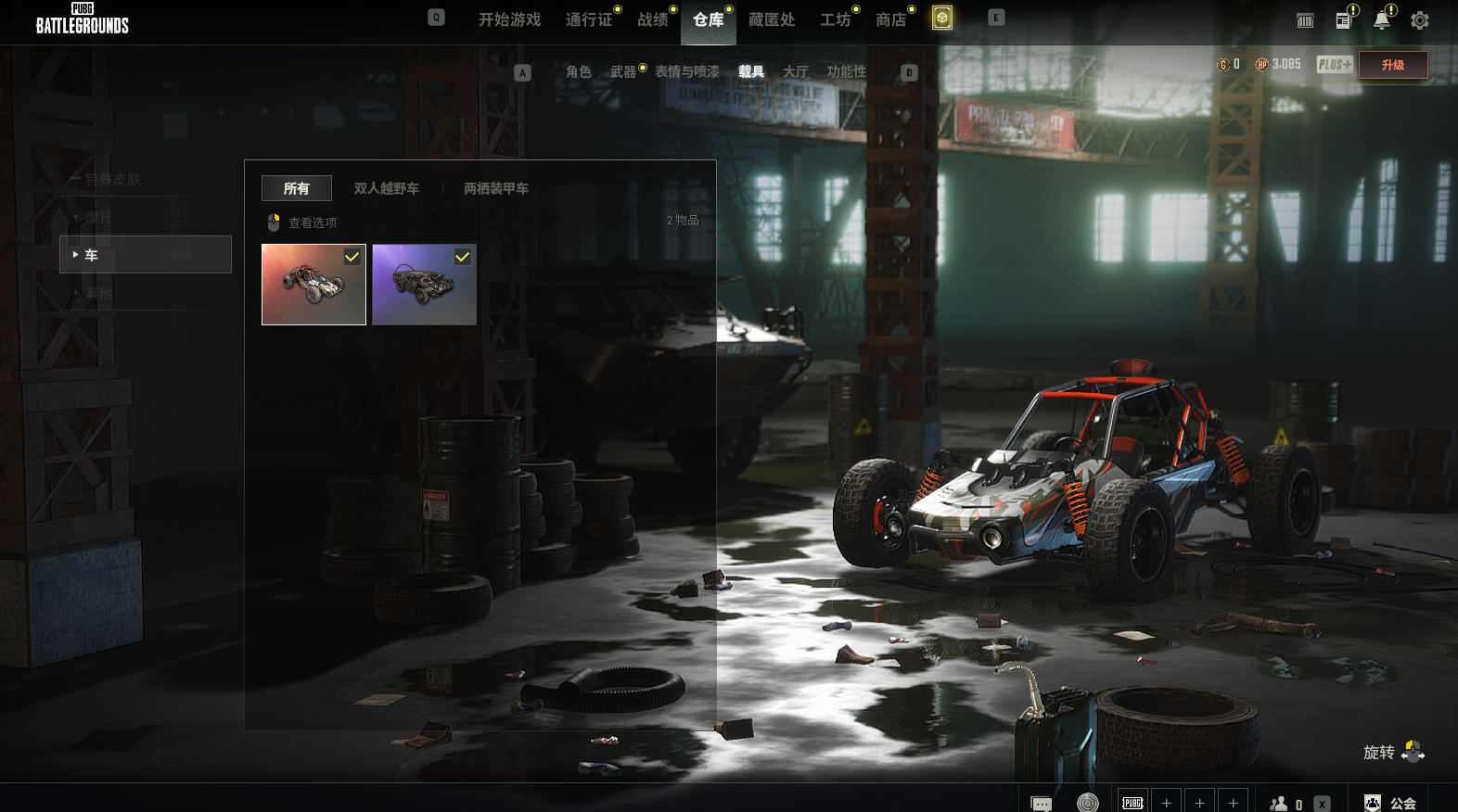1458x812 pixels.
Task: Select the red buggy skin thumbnail
Action: pyautogui.click(x=313, y=285)
